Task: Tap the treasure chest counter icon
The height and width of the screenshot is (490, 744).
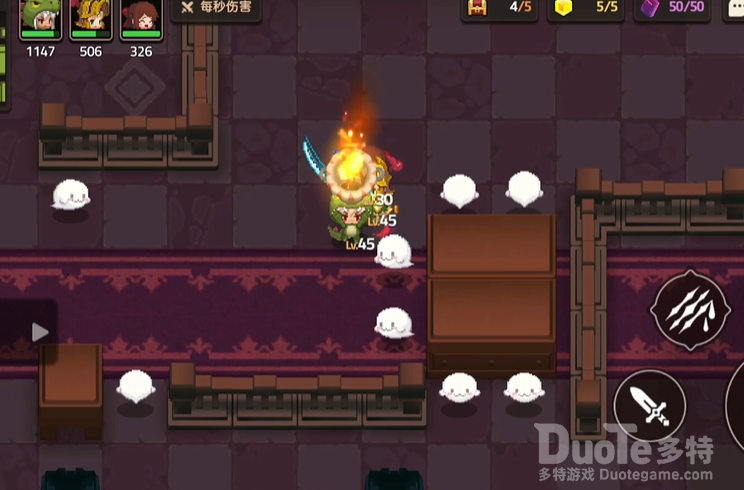Action: (478, 8)
